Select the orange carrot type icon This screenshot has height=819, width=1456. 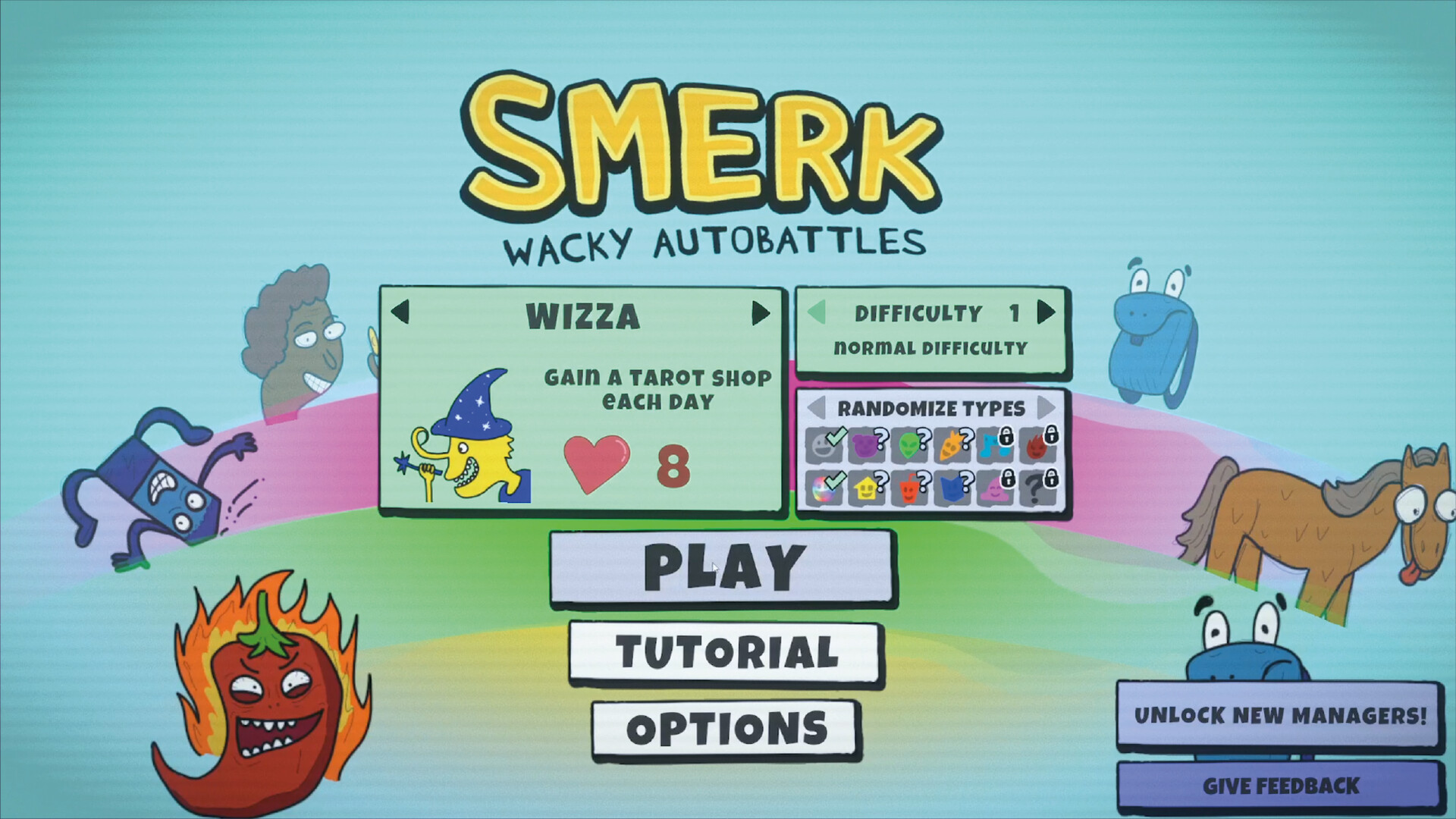[x=952, y=442]
